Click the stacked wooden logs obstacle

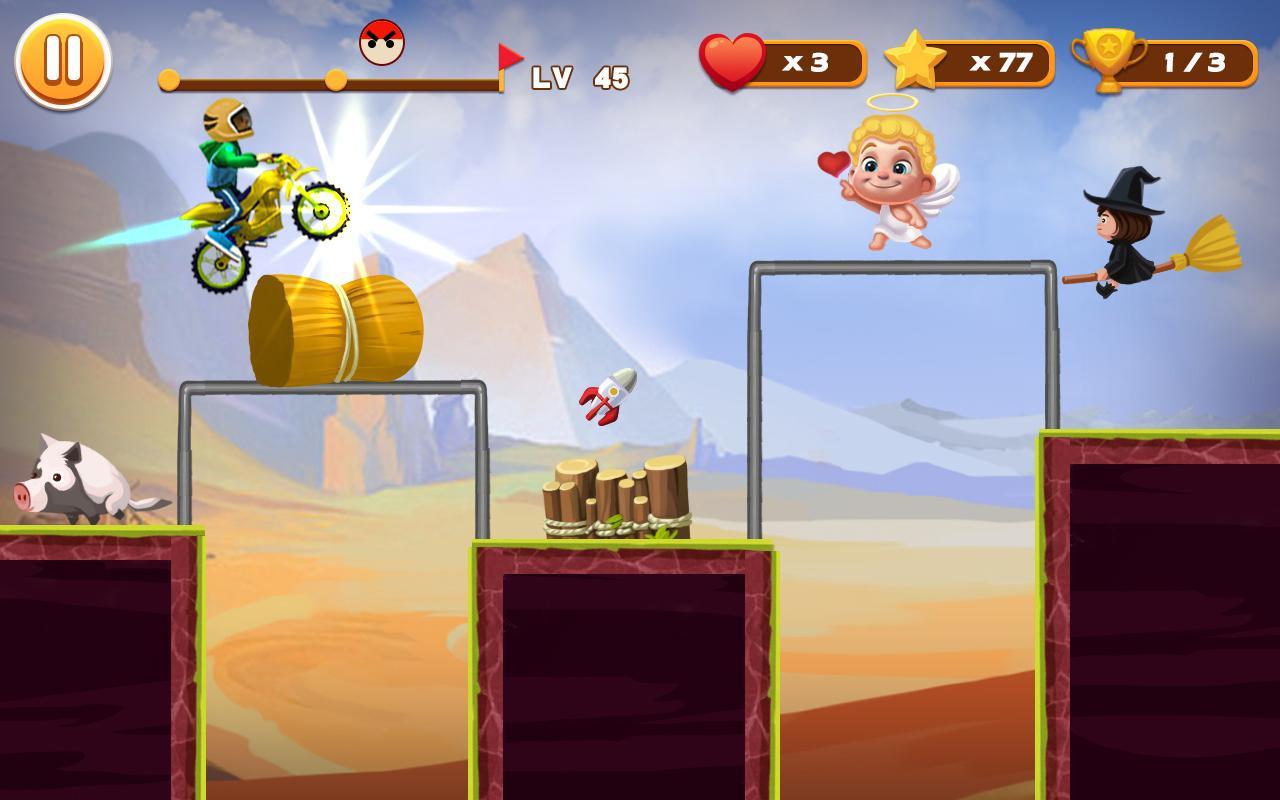[615, 500]
